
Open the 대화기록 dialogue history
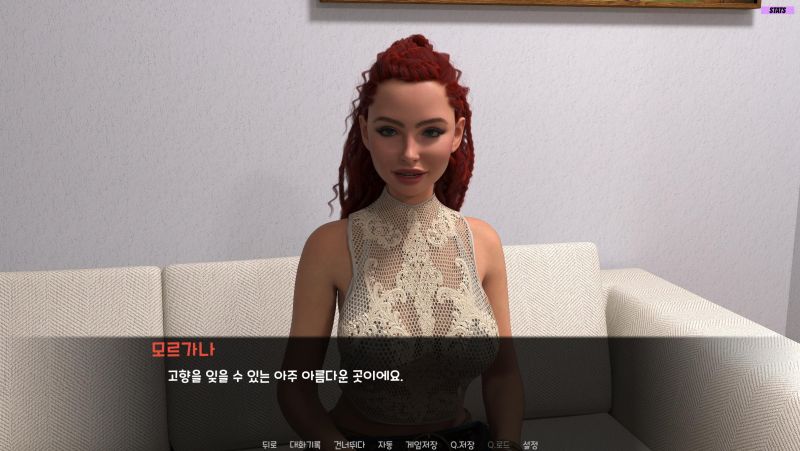pos(305,444)
